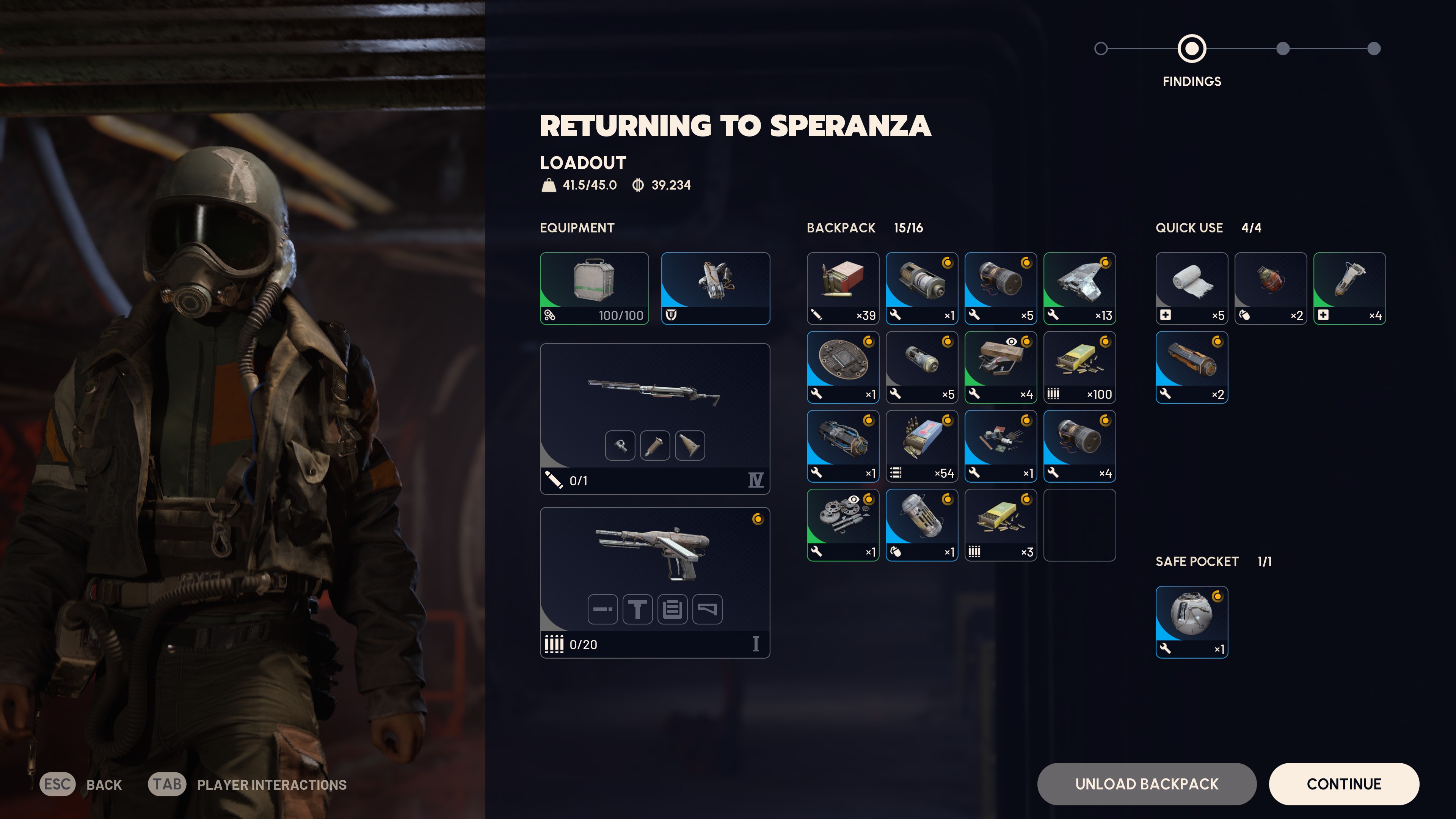
Task: Pick the red grenade in quick use
Action: 1271,288
